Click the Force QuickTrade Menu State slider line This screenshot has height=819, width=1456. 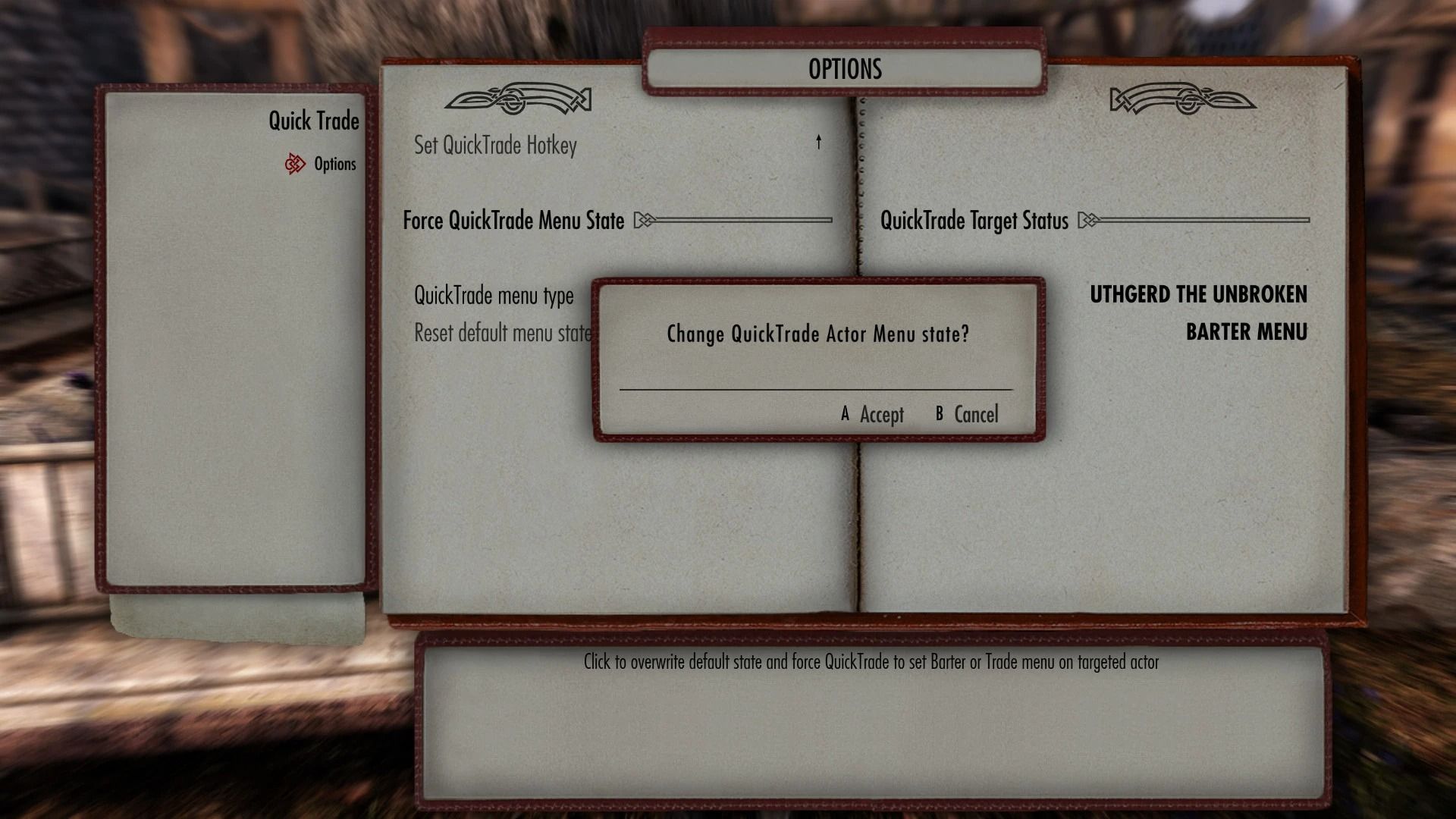tap(743, 221)
